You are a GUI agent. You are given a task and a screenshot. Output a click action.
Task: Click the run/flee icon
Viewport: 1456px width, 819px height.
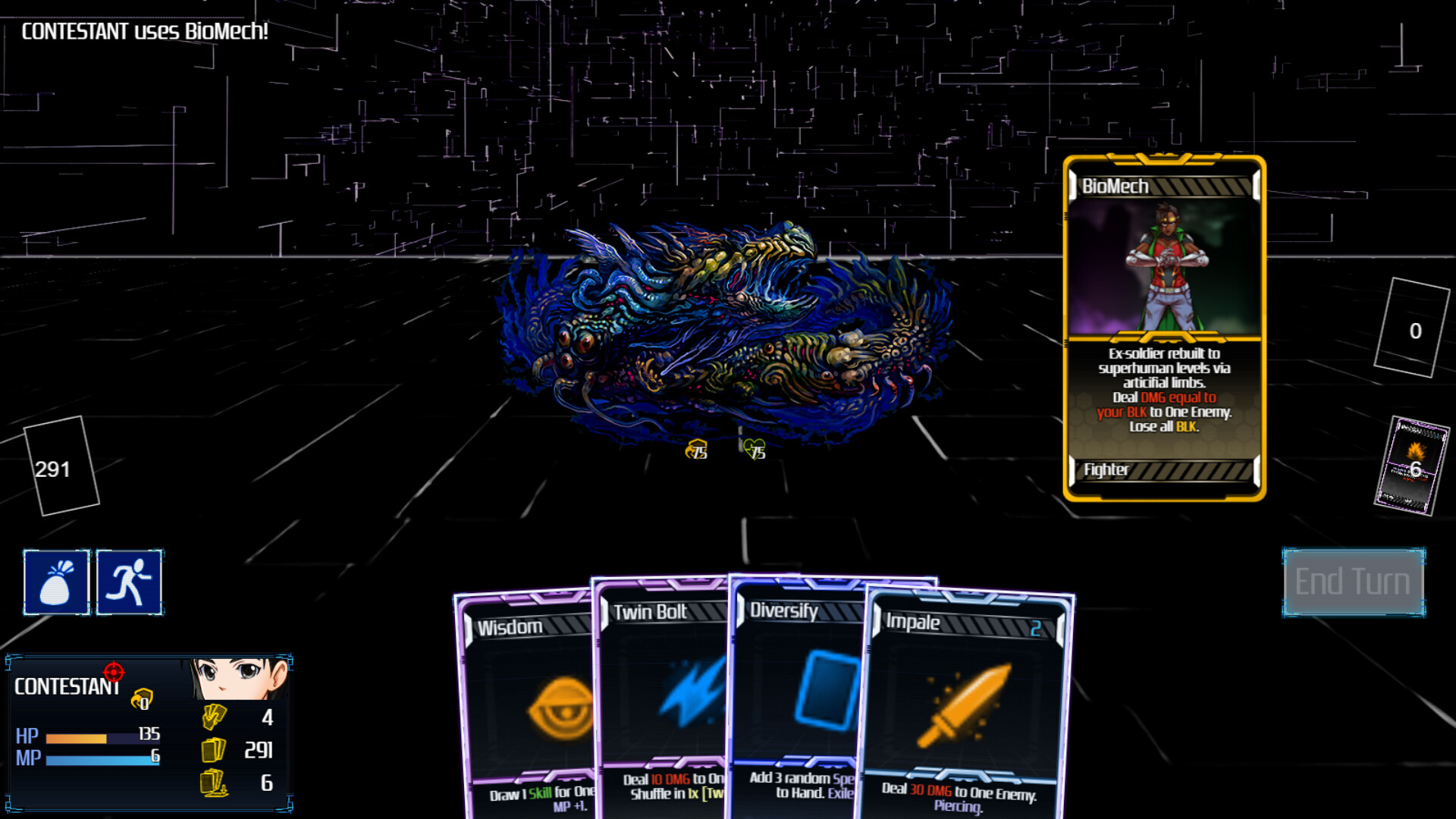click(x=129, y=581)
